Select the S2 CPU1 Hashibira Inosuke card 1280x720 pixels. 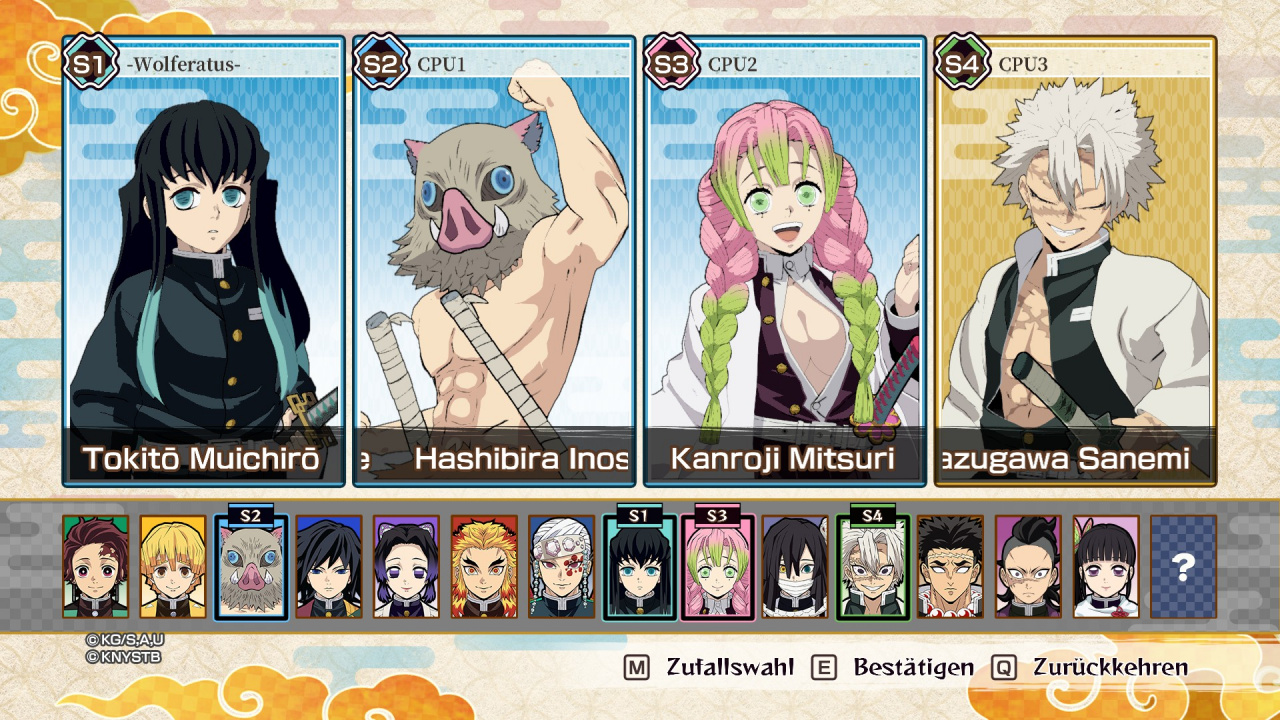coord(494,262)
